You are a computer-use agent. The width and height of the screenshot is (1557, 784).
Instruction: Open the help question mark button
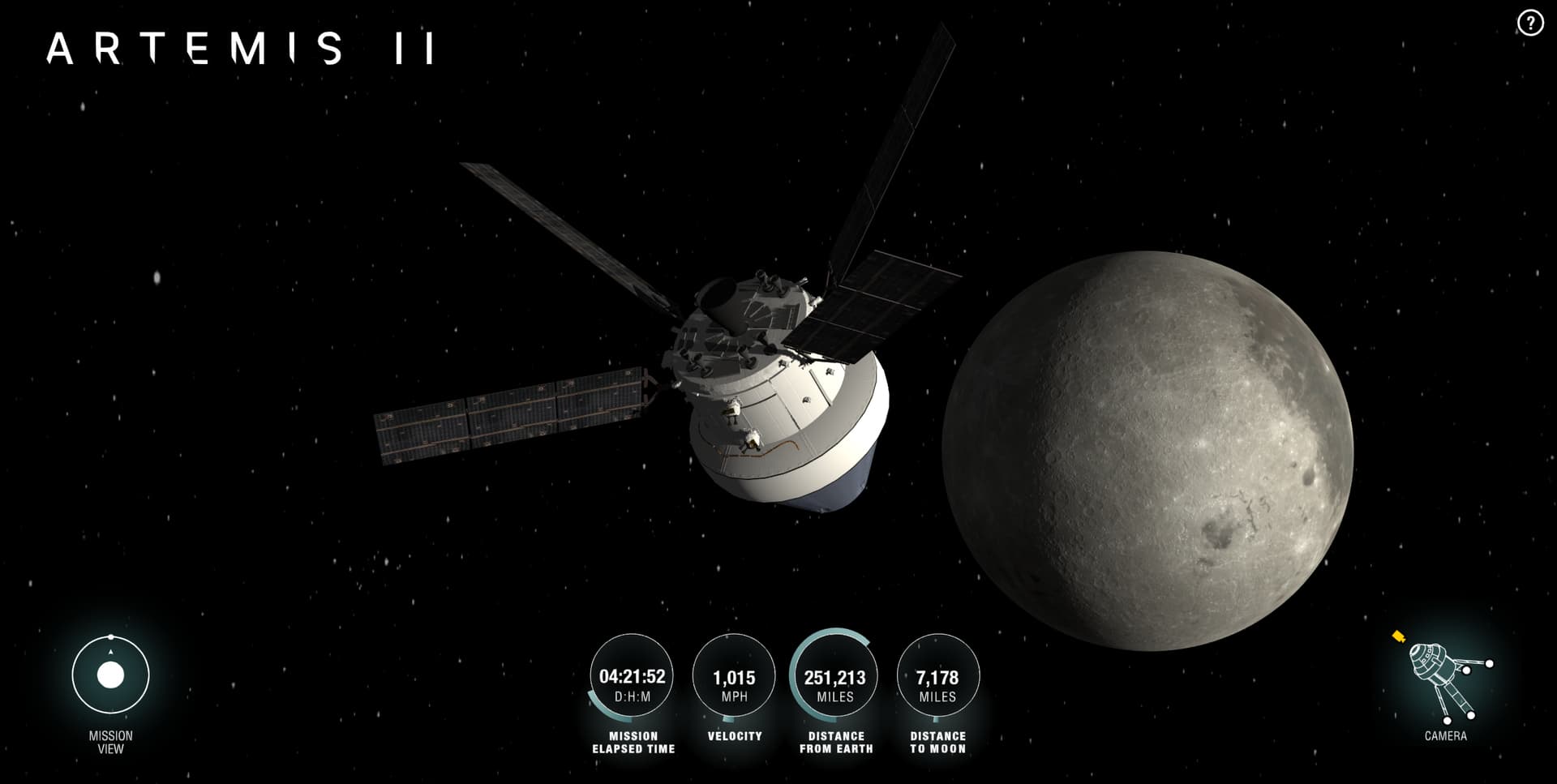tap(1529, 24)
